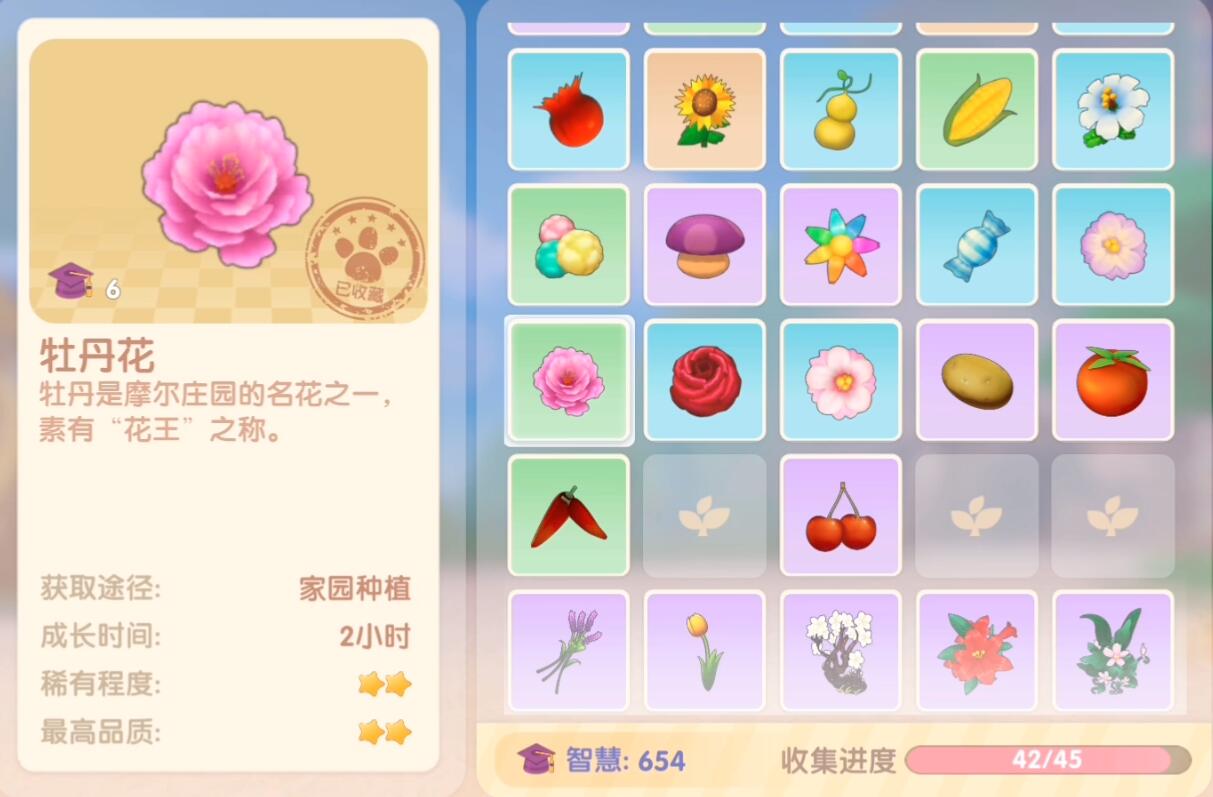Select the pomegranate collection tile

[x=568, y=110]
